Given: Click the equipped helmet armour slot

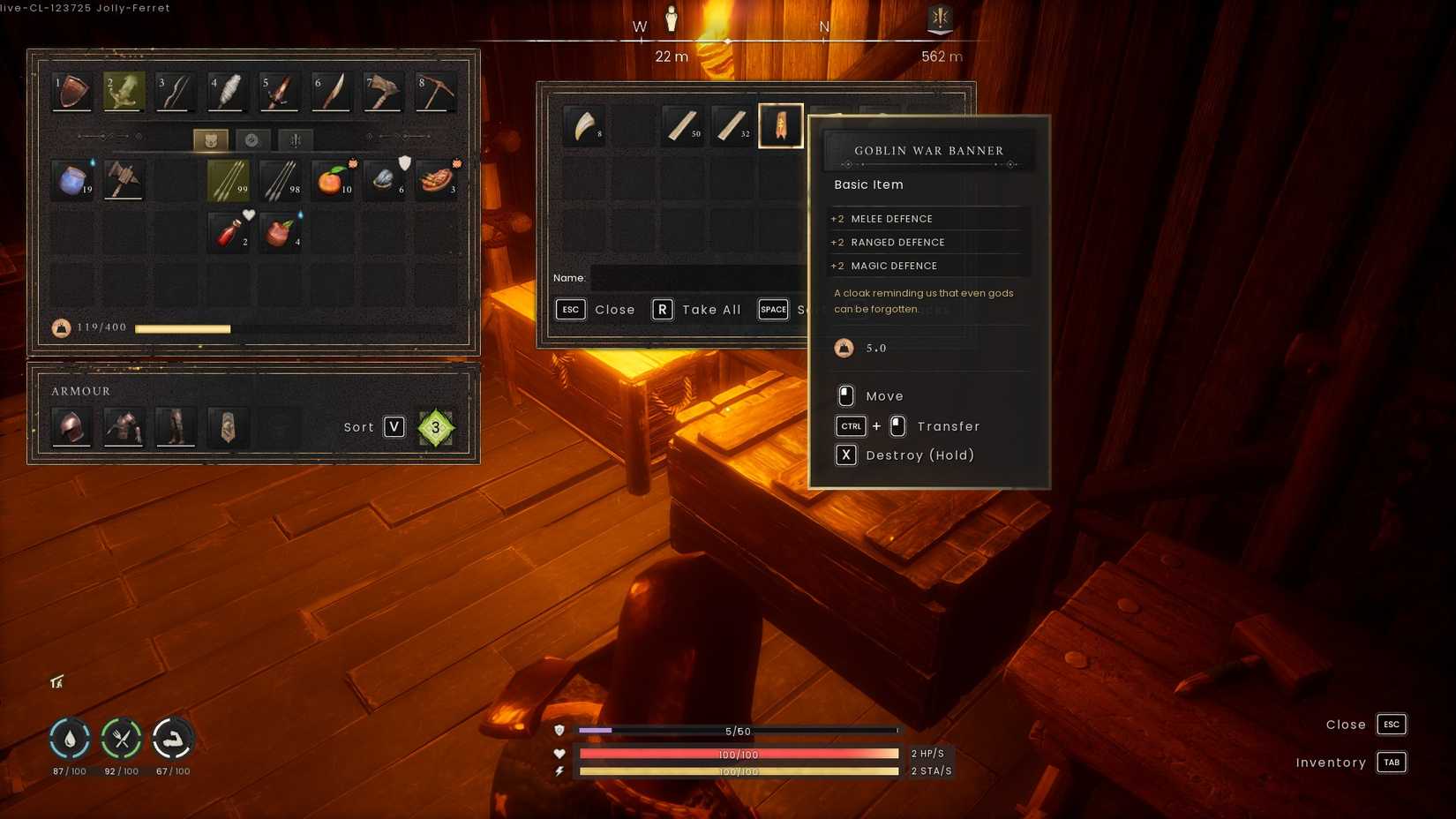Looking at the screenshot, I should [x=72, y=427].
